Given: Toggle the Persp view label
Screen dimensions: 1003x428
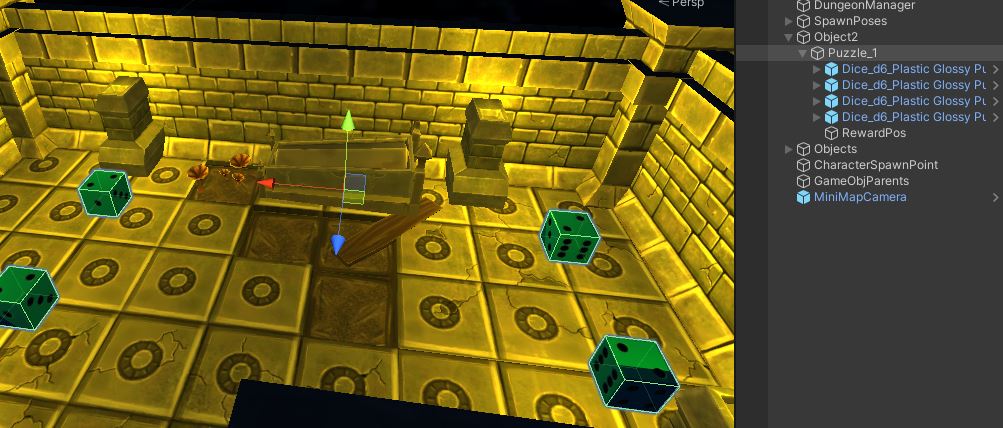Looking at the screenshot, I should point(688,4).
